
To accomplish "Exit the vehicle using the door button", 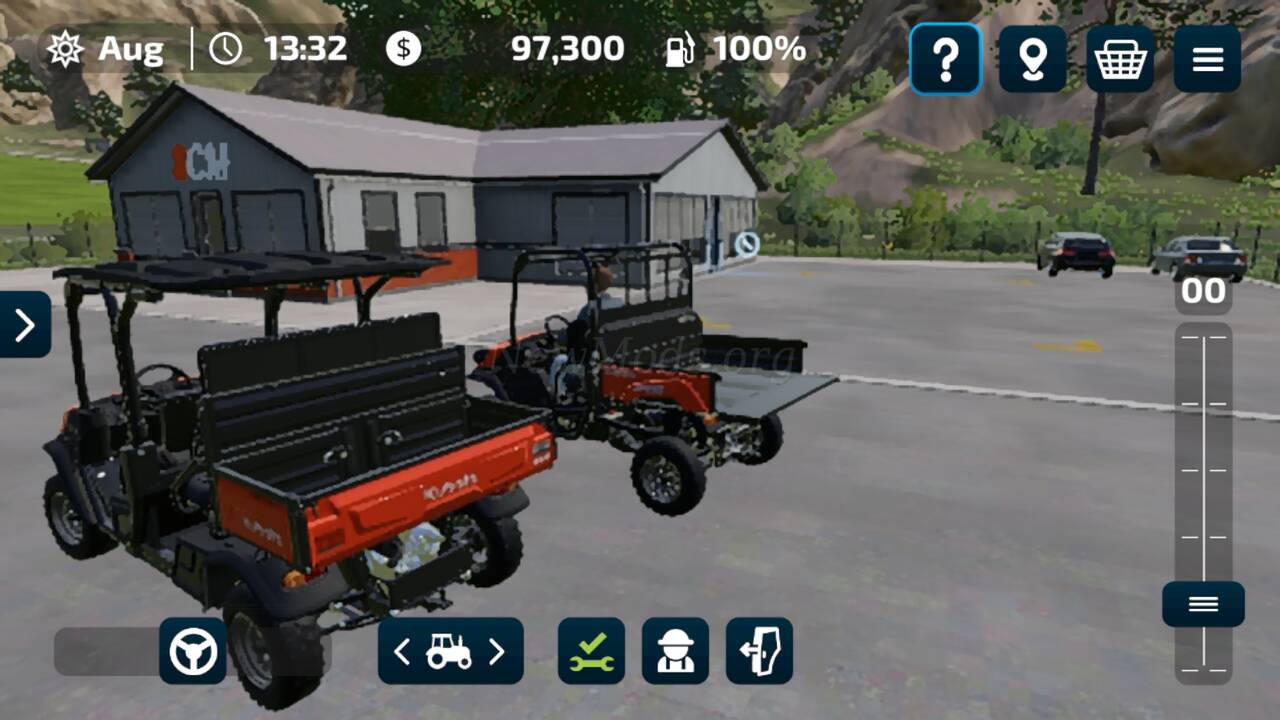I will coord(759,651).
